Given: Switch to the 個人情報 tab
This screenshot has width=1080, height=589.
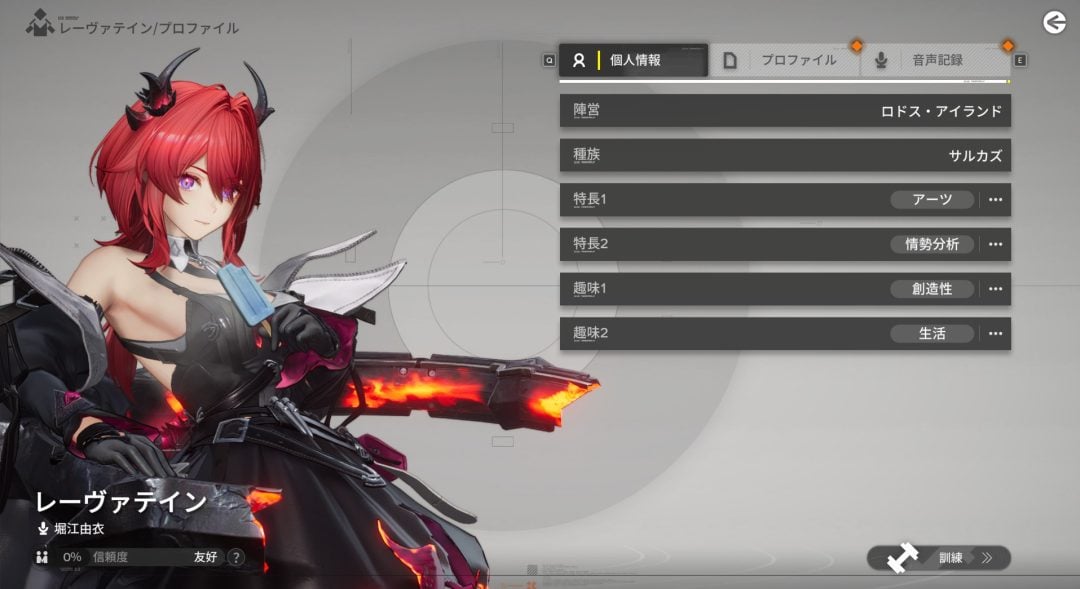Looking at the screenshot, I should pyautogui.click(x=633, y=60).
